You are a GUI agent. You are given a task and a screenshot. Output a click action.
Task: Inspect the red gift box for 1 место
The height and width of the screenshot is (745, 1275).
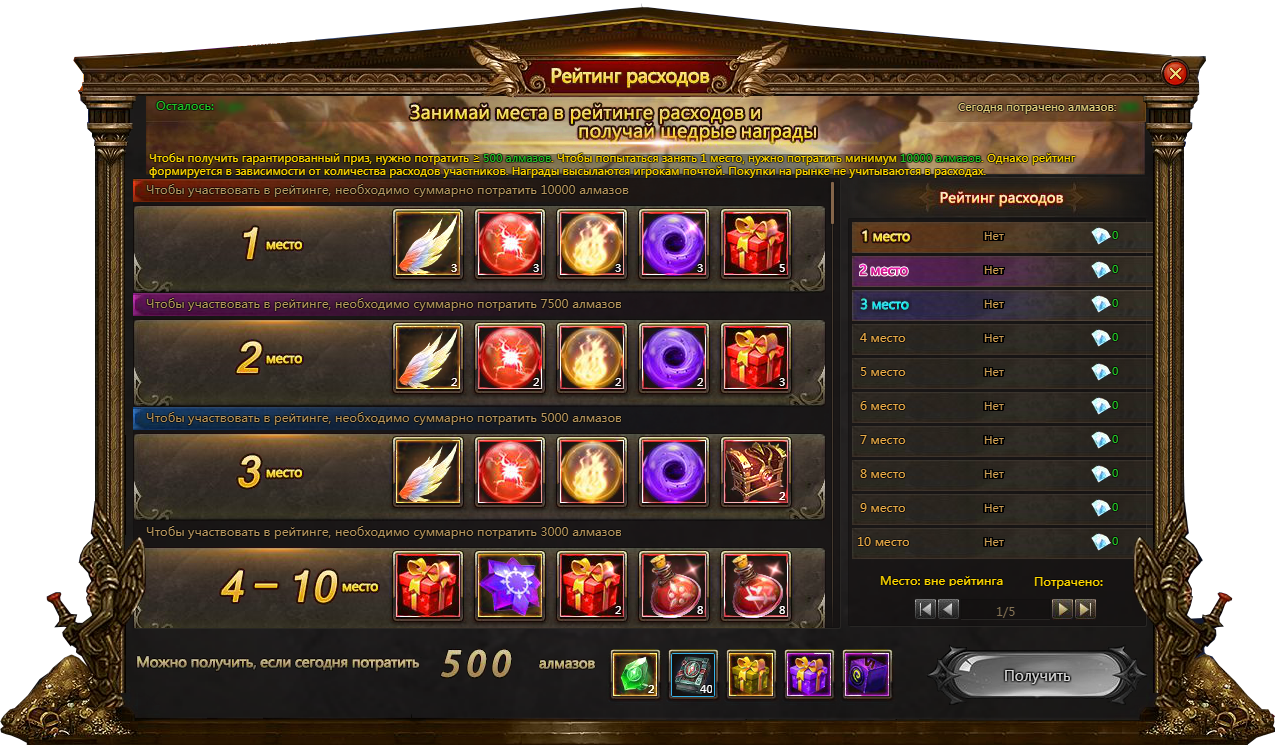tap(755, 243)
